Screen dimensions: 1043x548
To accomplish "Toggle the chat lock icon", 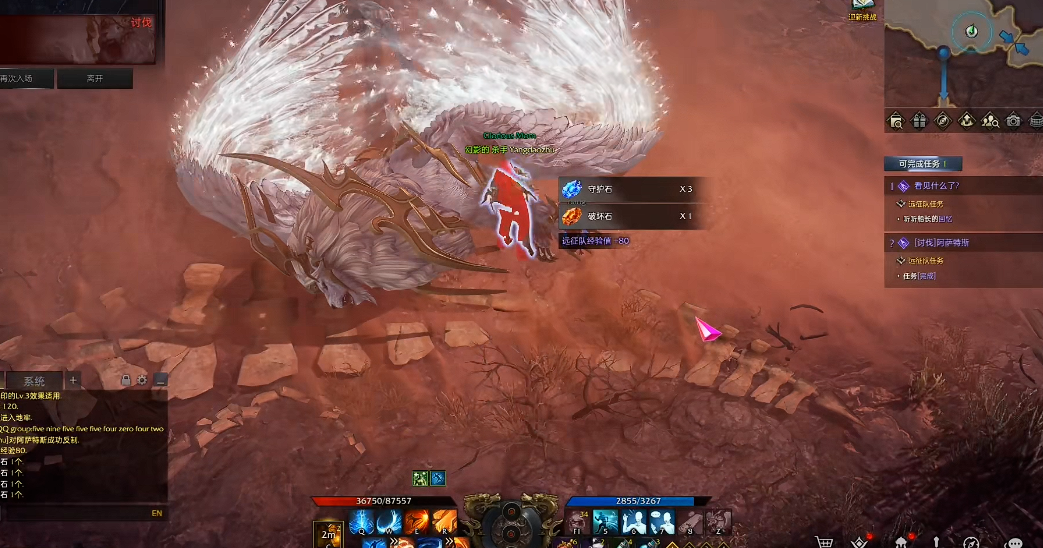I will pos(125,380).
